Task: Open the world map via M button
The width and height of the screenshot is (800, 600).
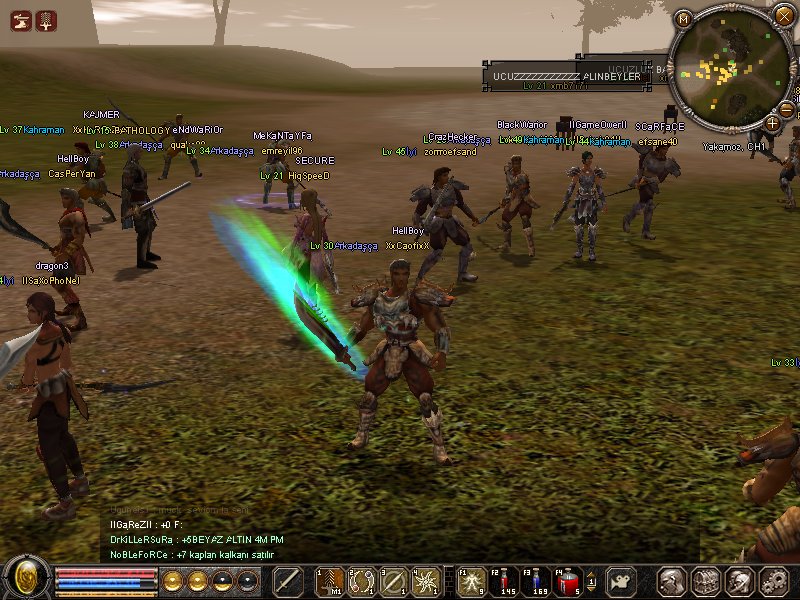Action: 683,19
